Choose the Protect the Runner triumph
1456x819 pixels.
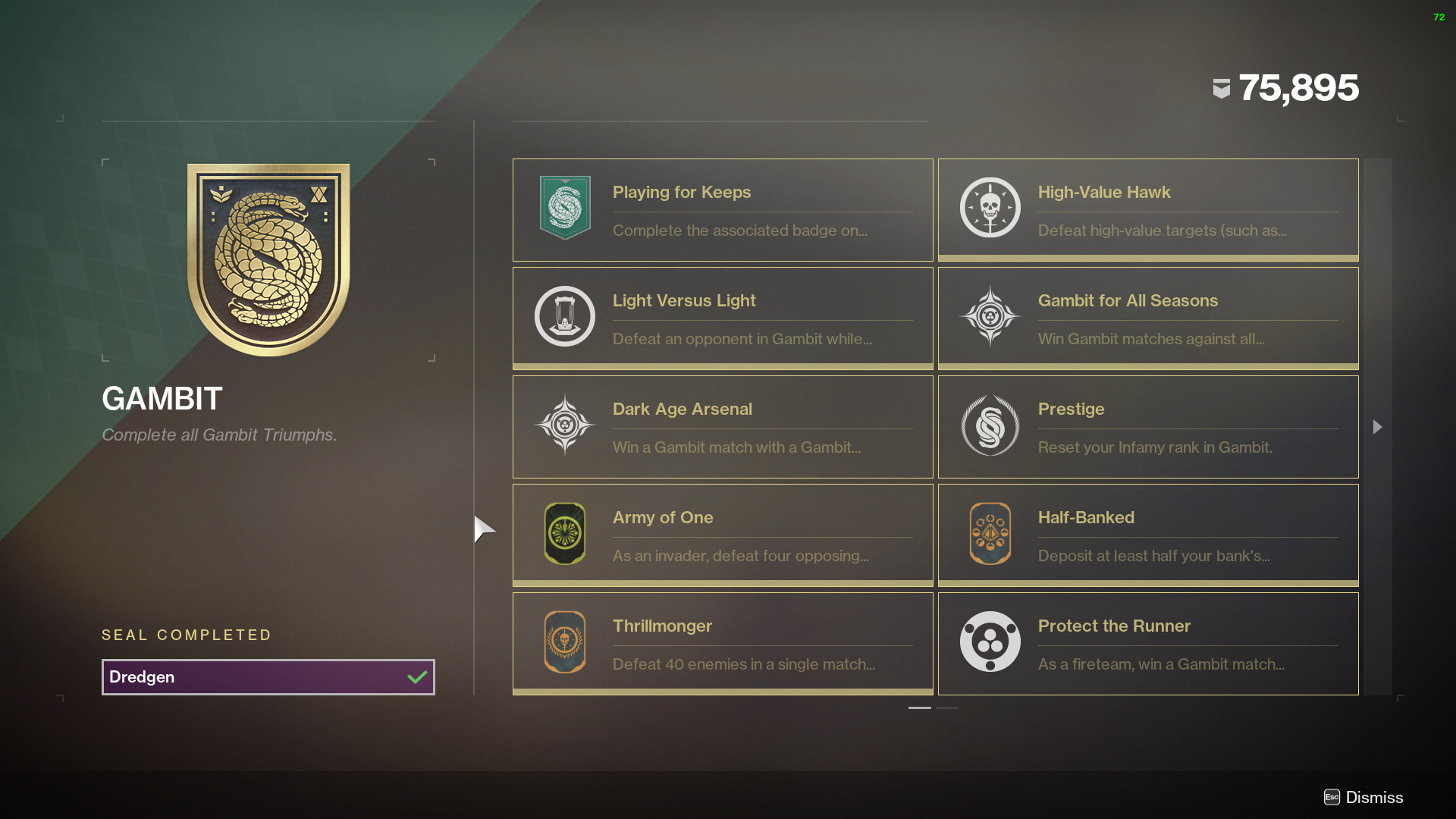1147,644
